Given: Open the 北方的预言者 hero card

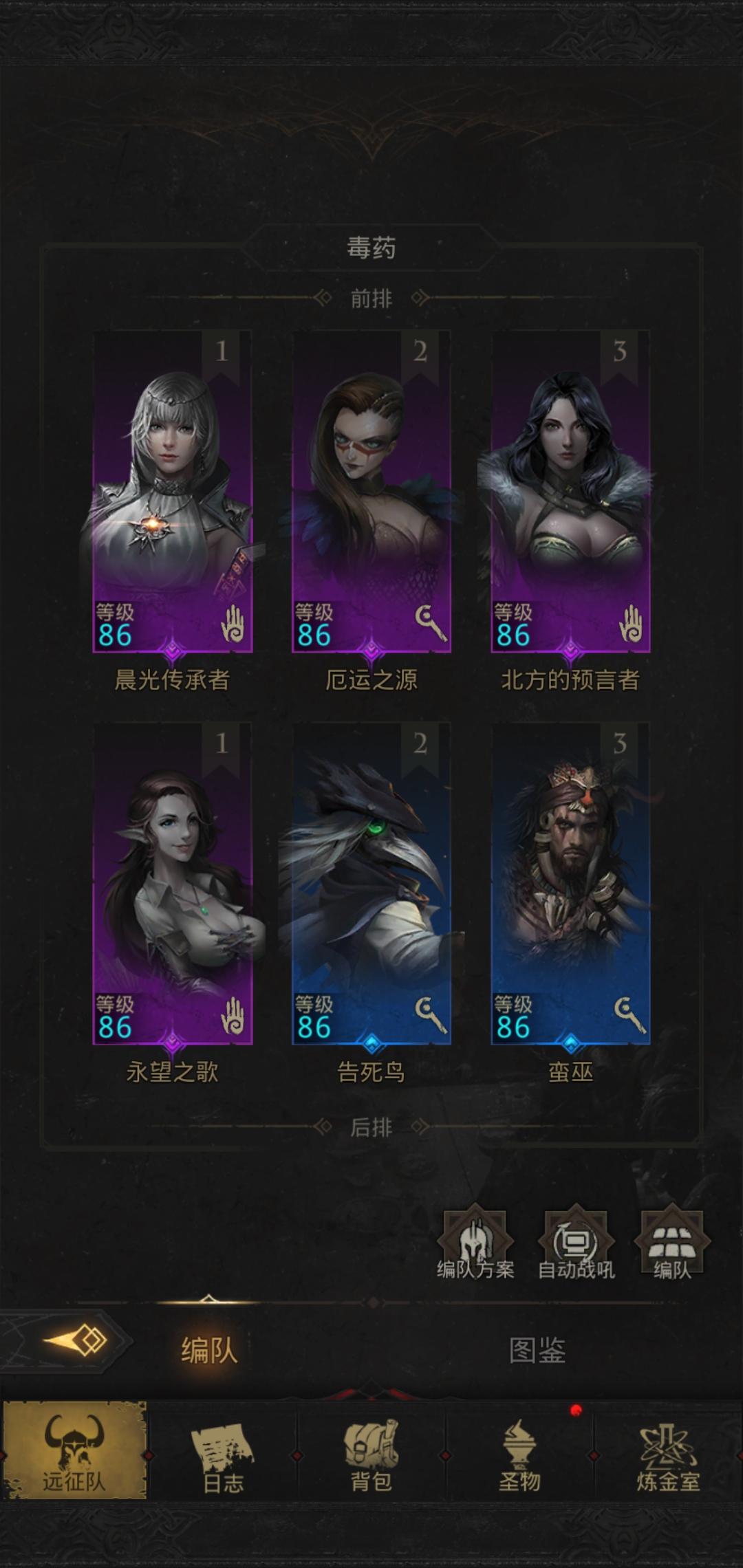Looking at the screenshot, I should pyautogui.click(x=570, y=492).
